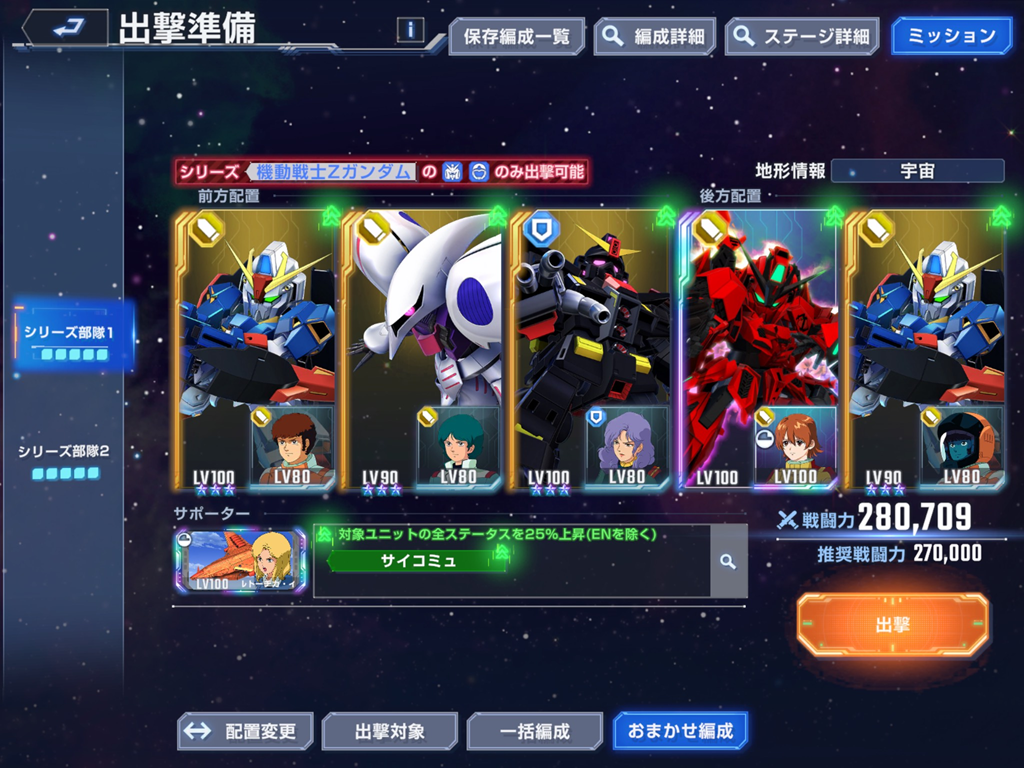Choose 一括編成 batch formation
This screenshot has height=768, width=1024.
534,731
